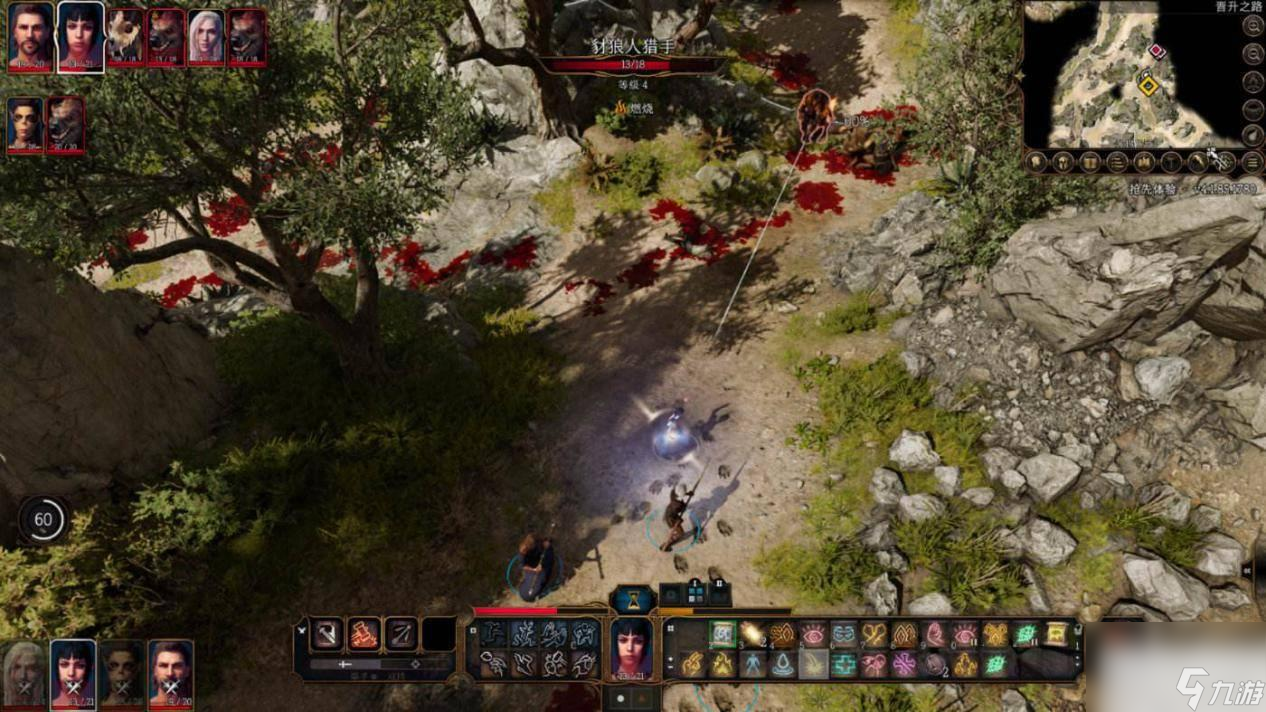This screenshot has height=712, width=1266.
Task: Open the hamburger menu below the minimap
Action: (1253, 161)
